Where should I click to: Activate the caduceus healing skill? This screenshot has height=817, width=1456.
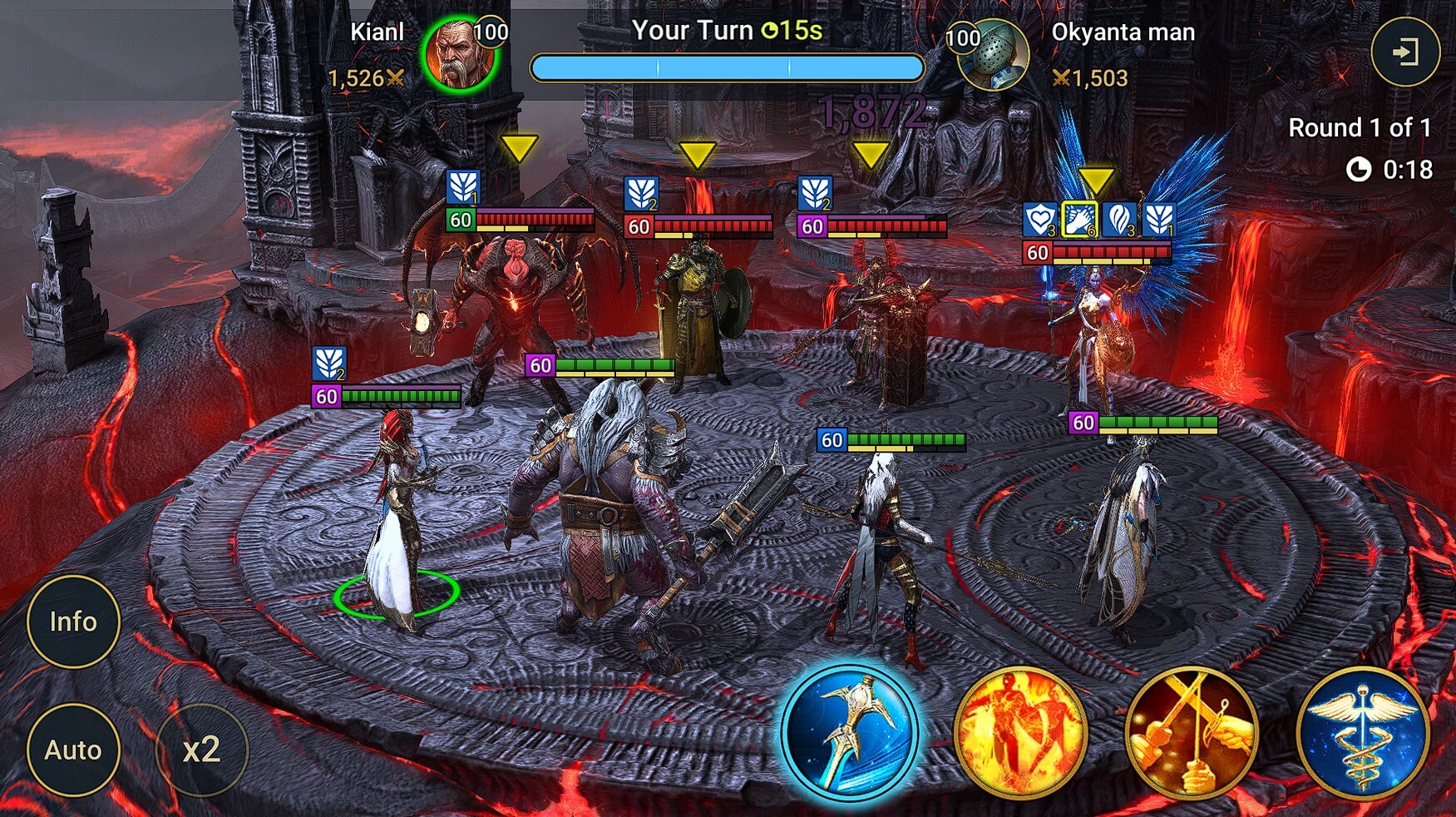coord(1362,732)
